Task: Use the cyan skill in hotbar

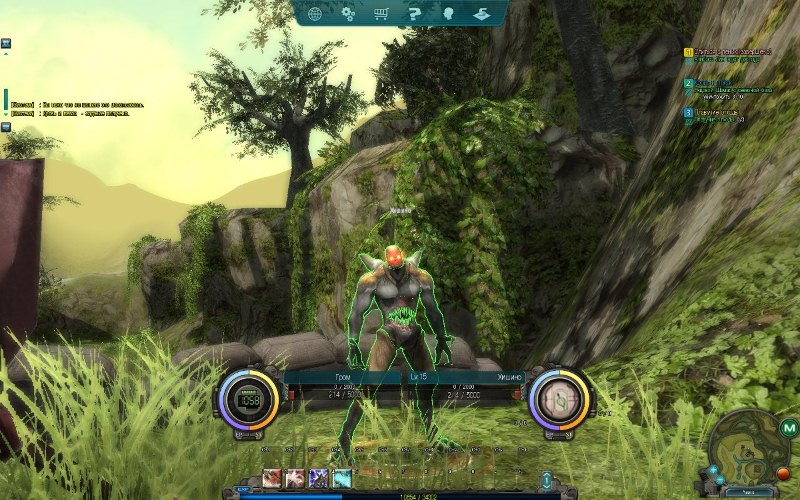Action: (x=342, y=478)
